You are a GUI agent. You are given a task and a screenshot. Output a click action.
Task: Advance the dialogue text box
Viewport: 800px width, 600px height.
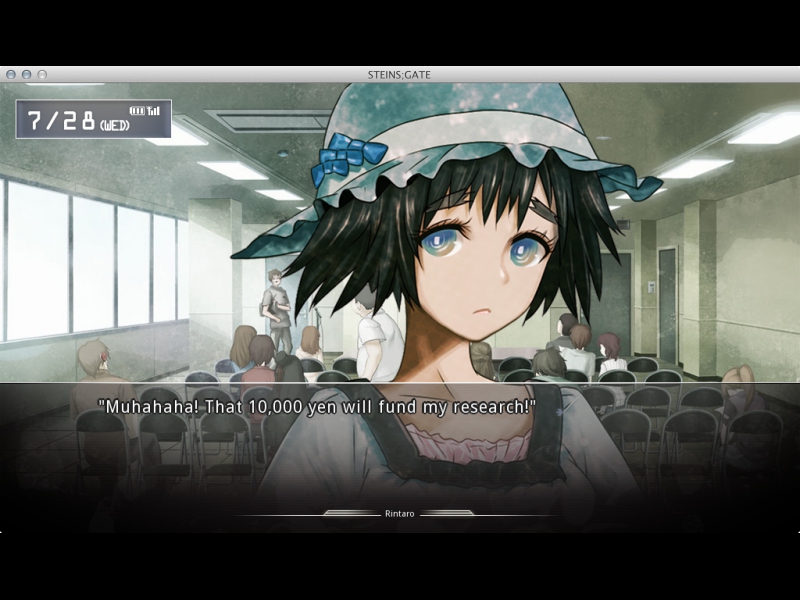click(400, 440)
